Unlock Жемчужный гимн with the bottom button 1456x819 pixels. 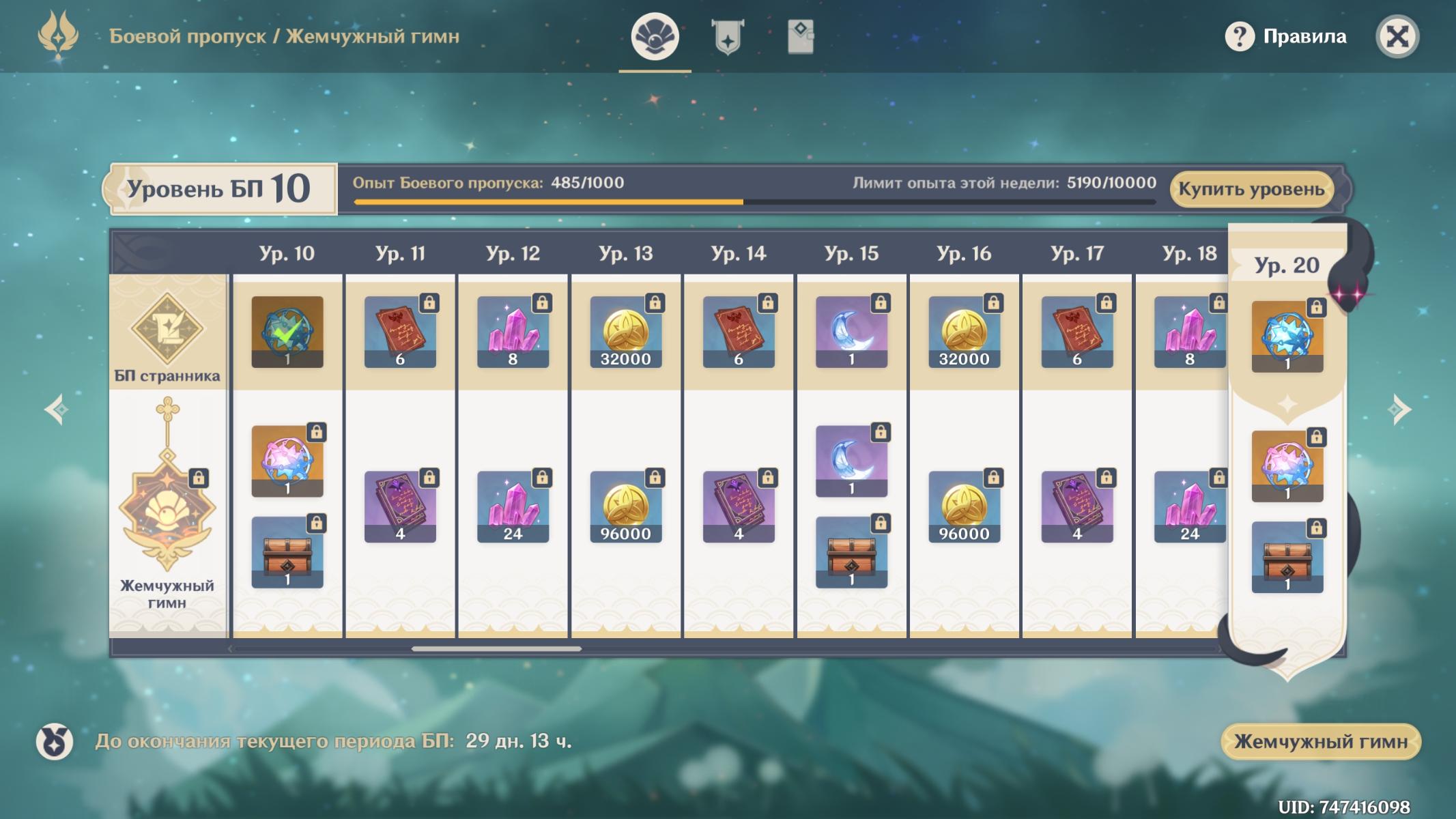pyautogui.click(x=1320, y=741)
